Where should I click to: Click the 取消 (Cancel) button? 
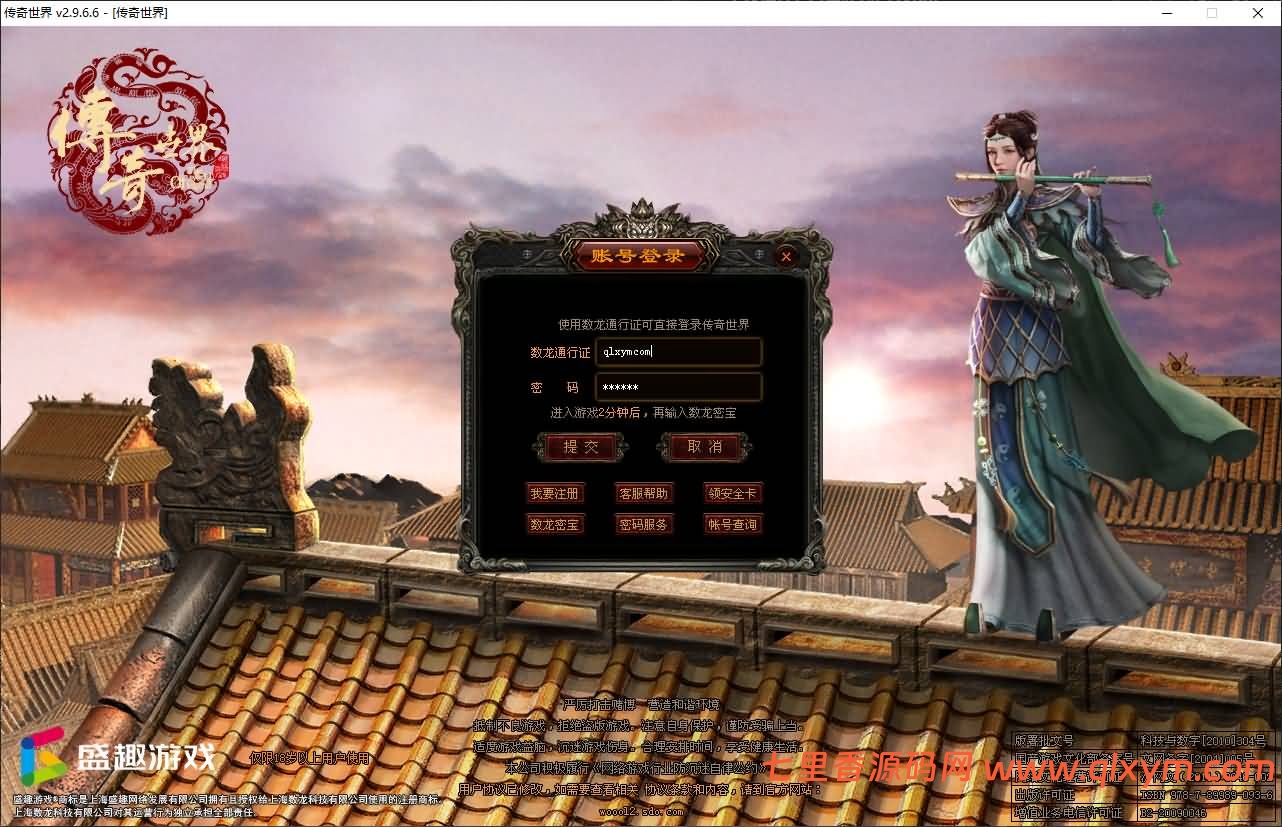pos(703,447)
